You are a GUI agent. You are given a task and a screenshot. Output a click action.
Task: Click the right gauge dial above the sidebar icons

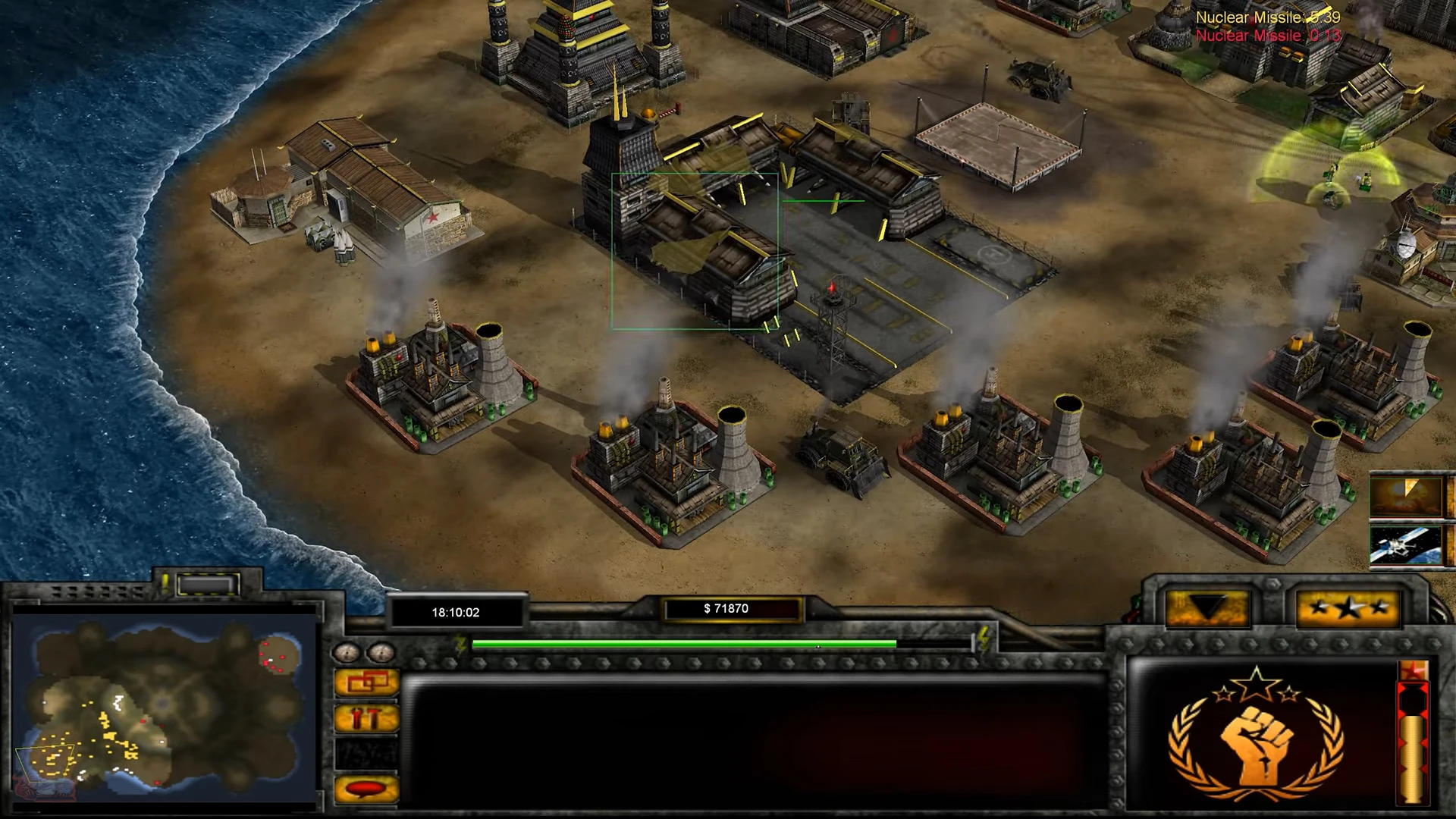(x=379, y=651)
